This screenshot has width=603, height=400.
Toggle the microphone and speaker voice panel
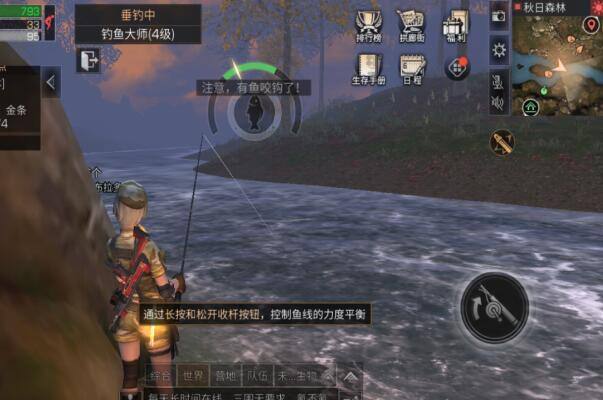coord(499,89)
